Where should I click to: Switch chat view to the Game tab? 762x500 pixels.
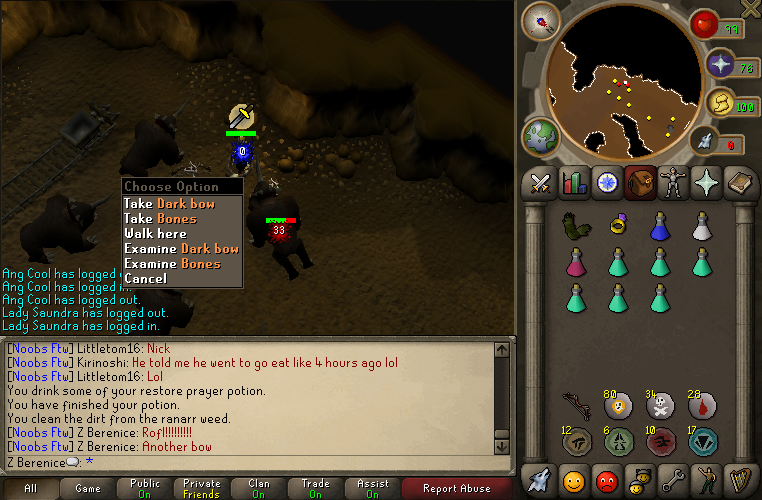[88, 489]
